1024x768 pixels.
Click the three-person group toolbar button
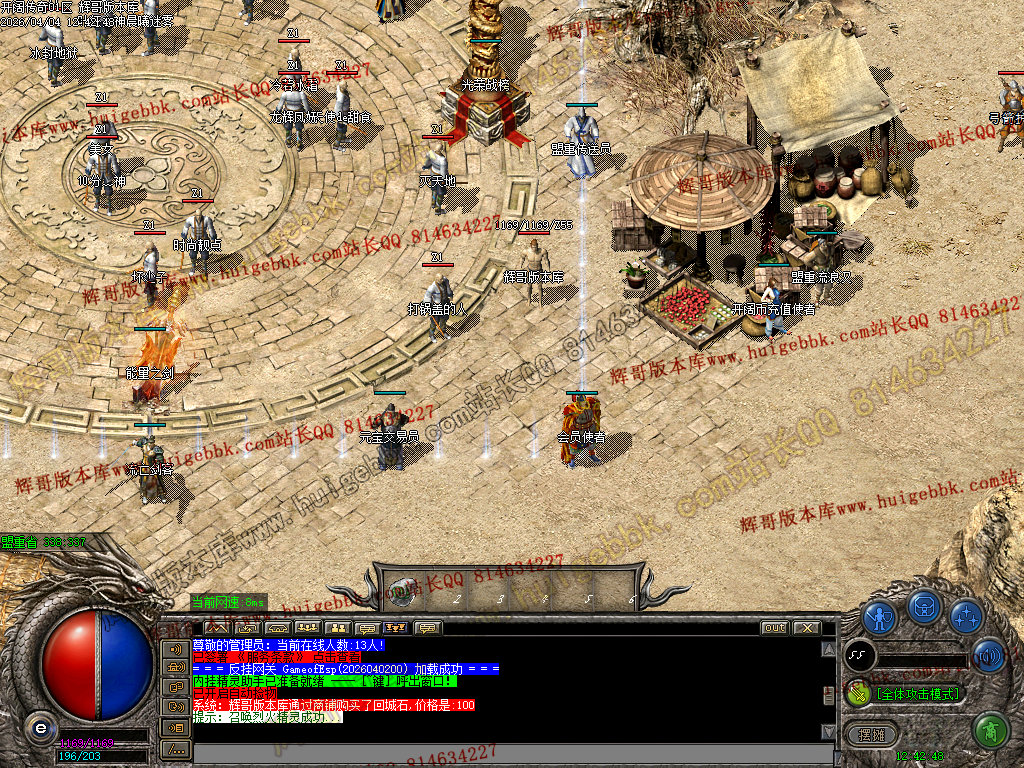(x=306, y=628)
